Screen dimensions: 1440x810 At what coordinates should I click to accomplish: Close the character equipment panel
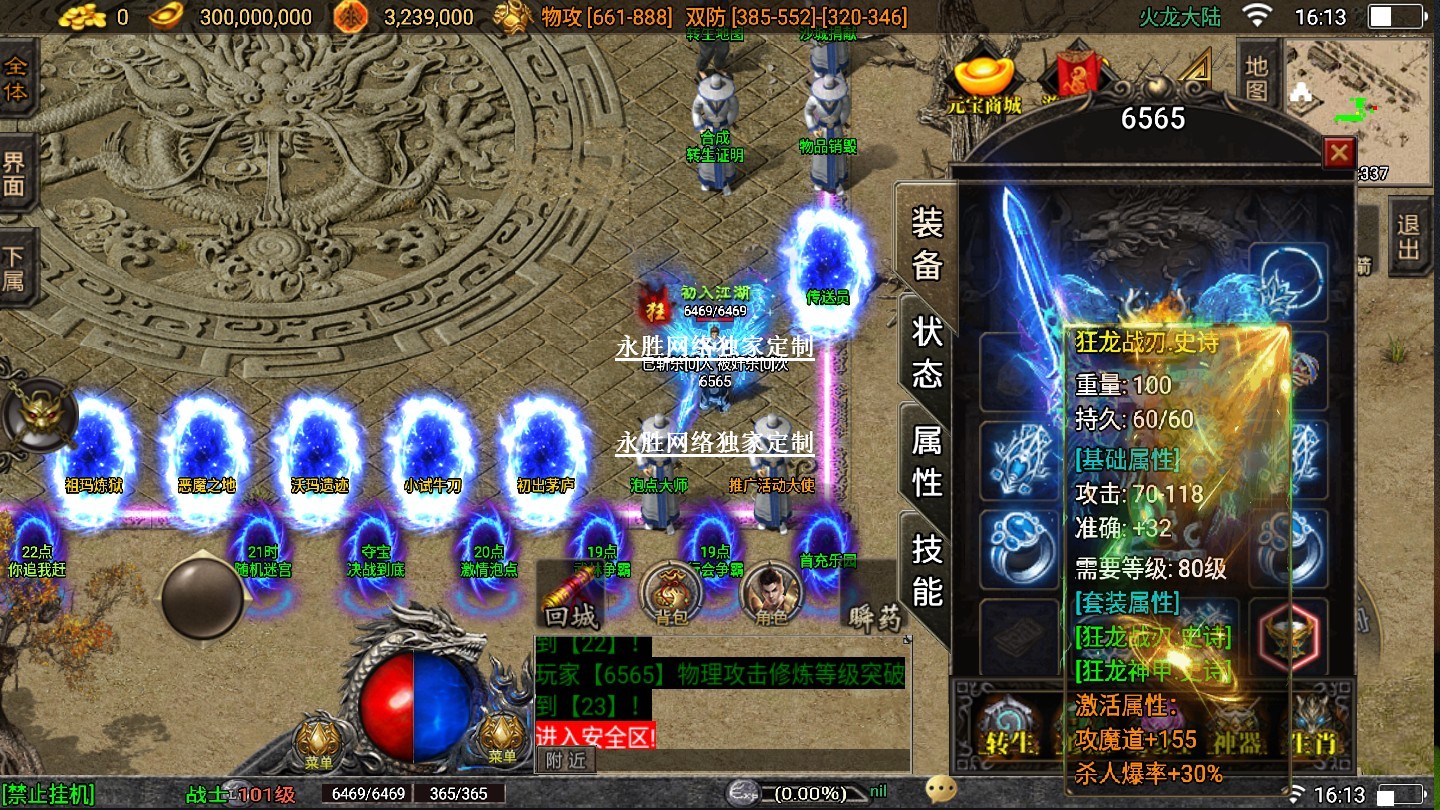[1338, 153]
